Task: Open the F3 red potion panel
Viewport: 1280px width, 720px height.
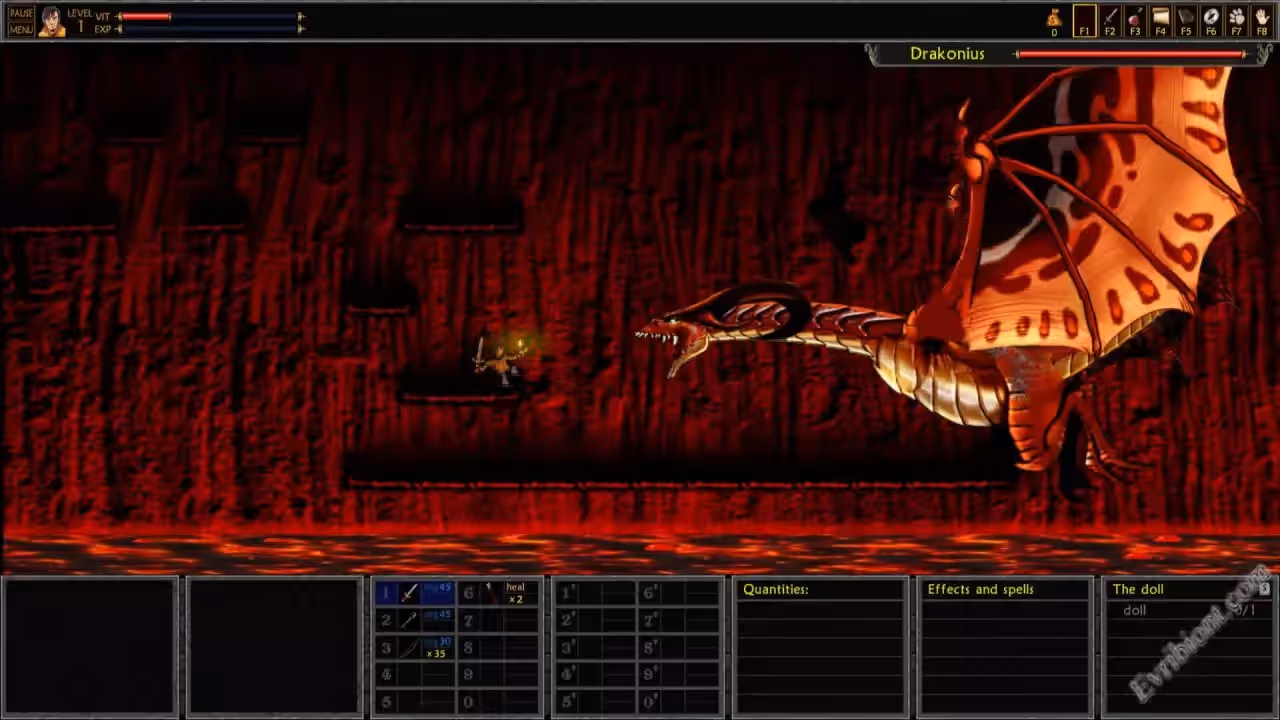Action: [1135, 20]
